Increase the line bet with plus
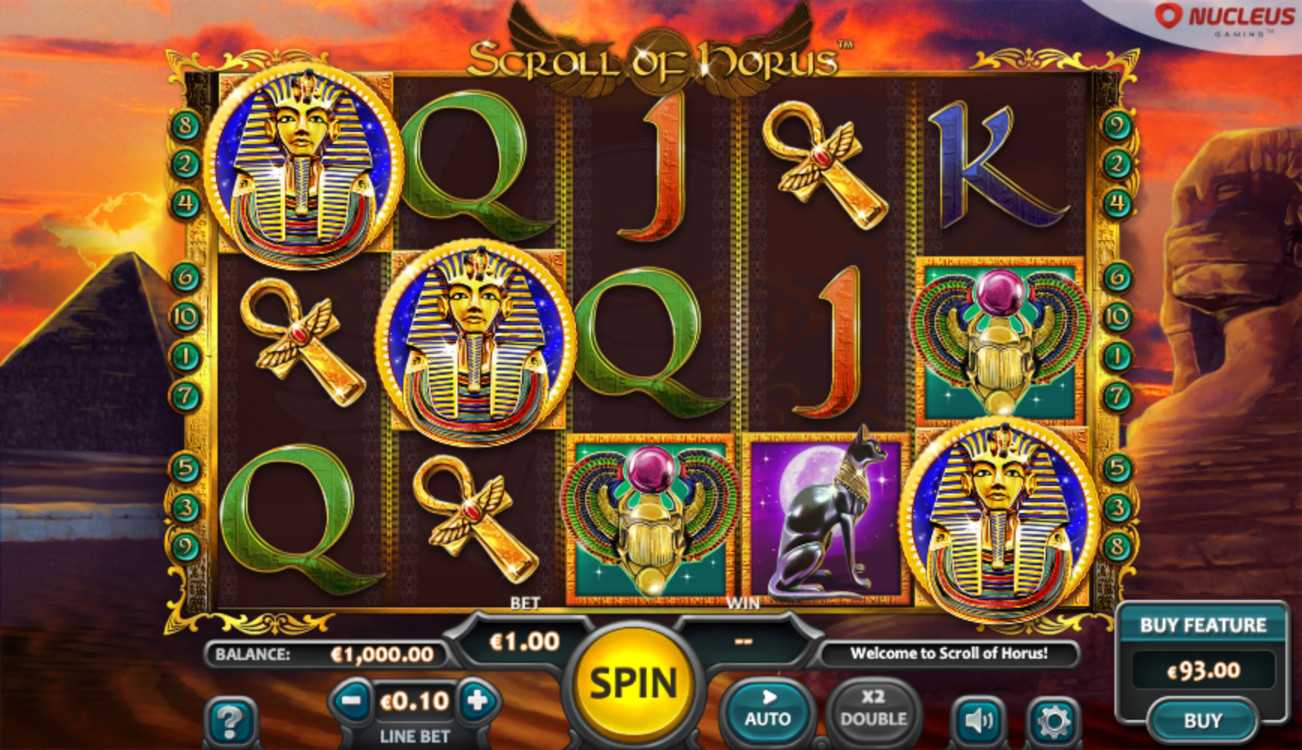1302x750 pixels. (477, 701)
